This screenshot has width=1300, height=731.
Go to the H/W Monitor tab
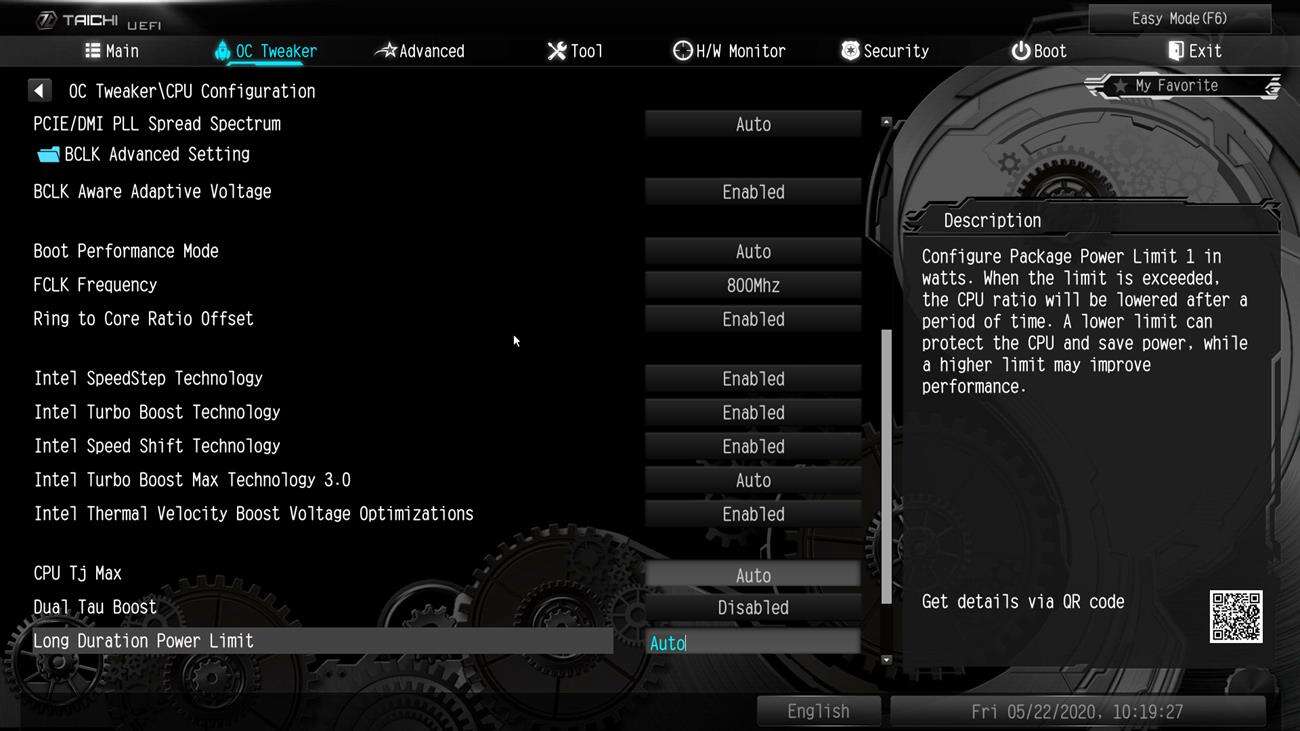pyautogui.click(x=729, y=51)
